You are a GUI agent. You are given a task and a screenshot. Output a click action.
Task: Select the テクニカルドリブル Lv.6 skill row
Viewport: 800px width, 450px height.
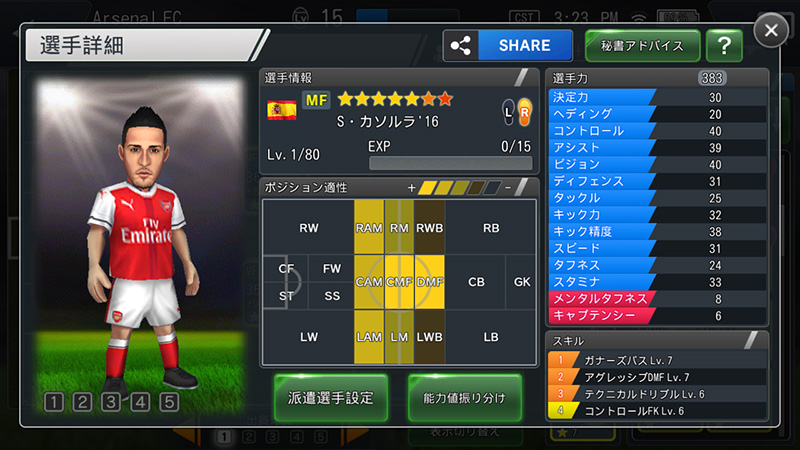(658, 393)
